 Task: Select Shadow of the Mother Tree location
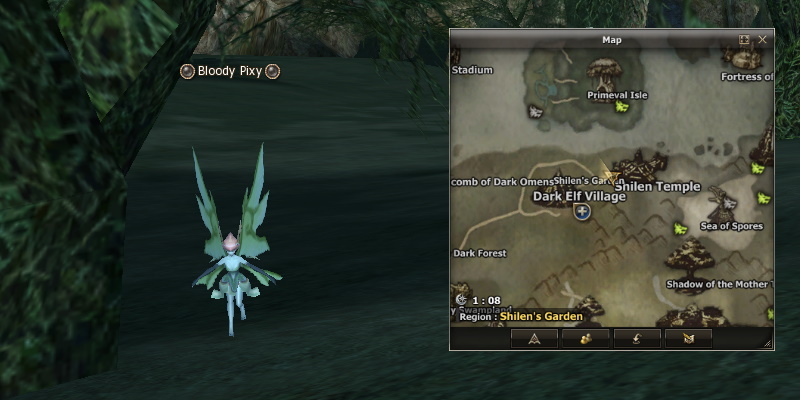[717, 284]
